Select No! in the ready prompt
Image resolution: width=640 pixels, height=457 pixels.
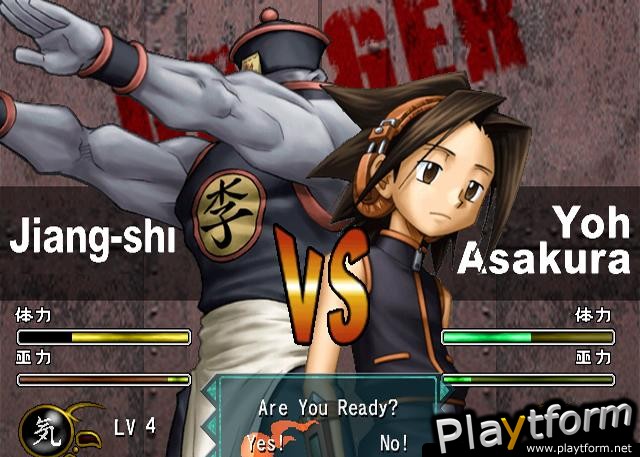(x=394, y=441)
